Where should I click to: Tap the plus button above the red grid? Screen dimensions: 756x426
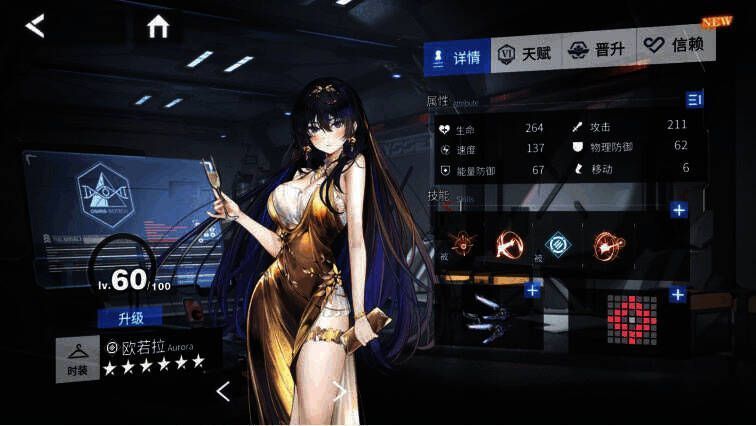[677, 294]
